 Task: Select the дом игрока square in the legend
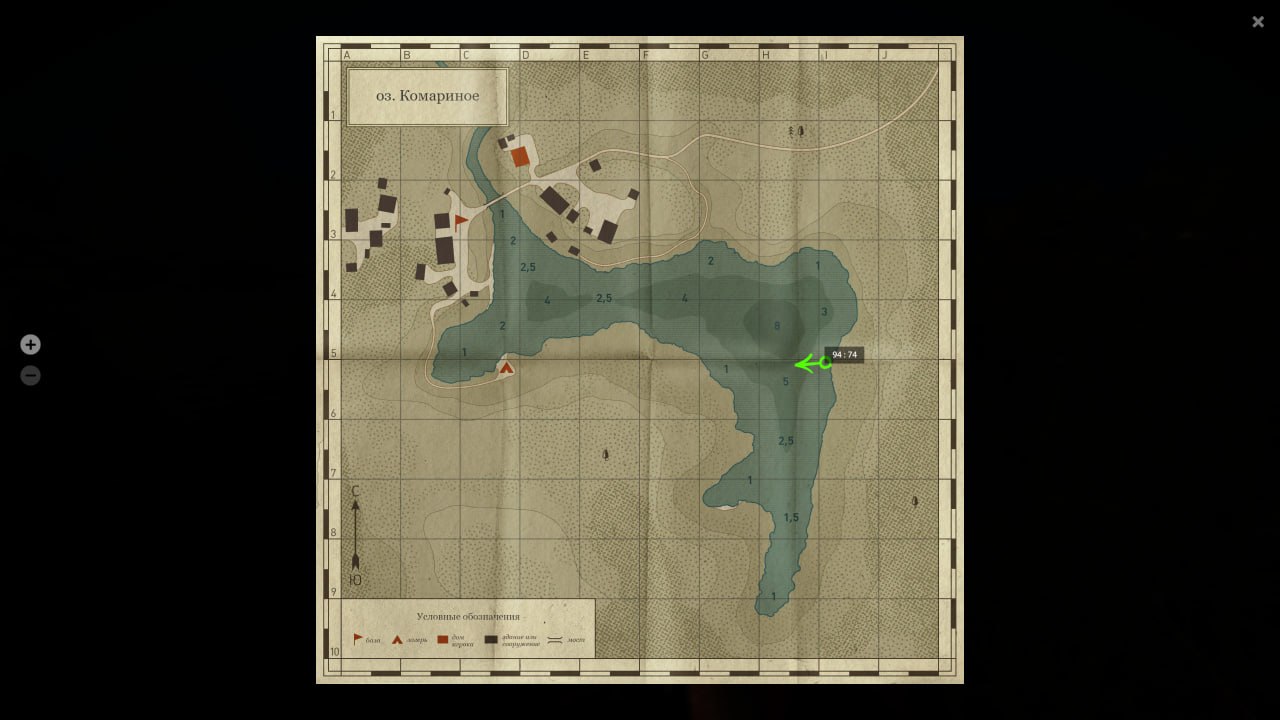[442, 639]
